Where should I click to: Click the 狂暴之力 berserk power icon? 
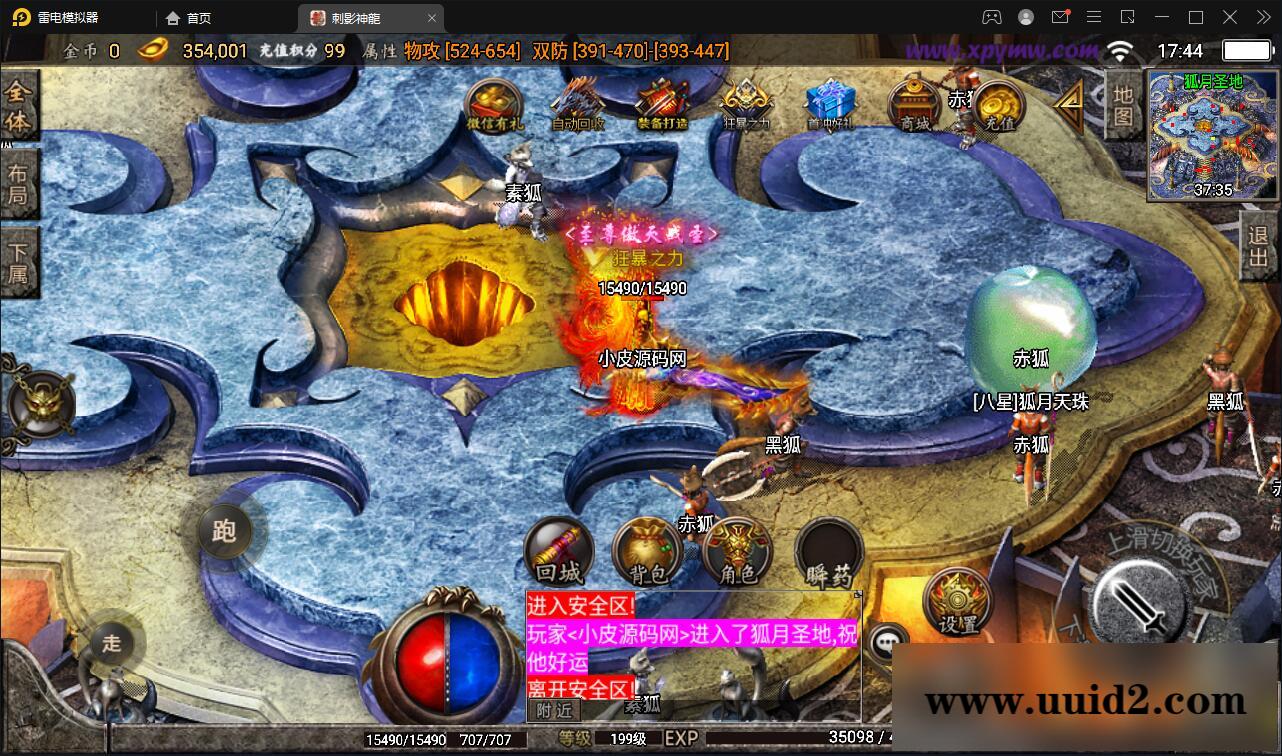[x=744, y=107]
